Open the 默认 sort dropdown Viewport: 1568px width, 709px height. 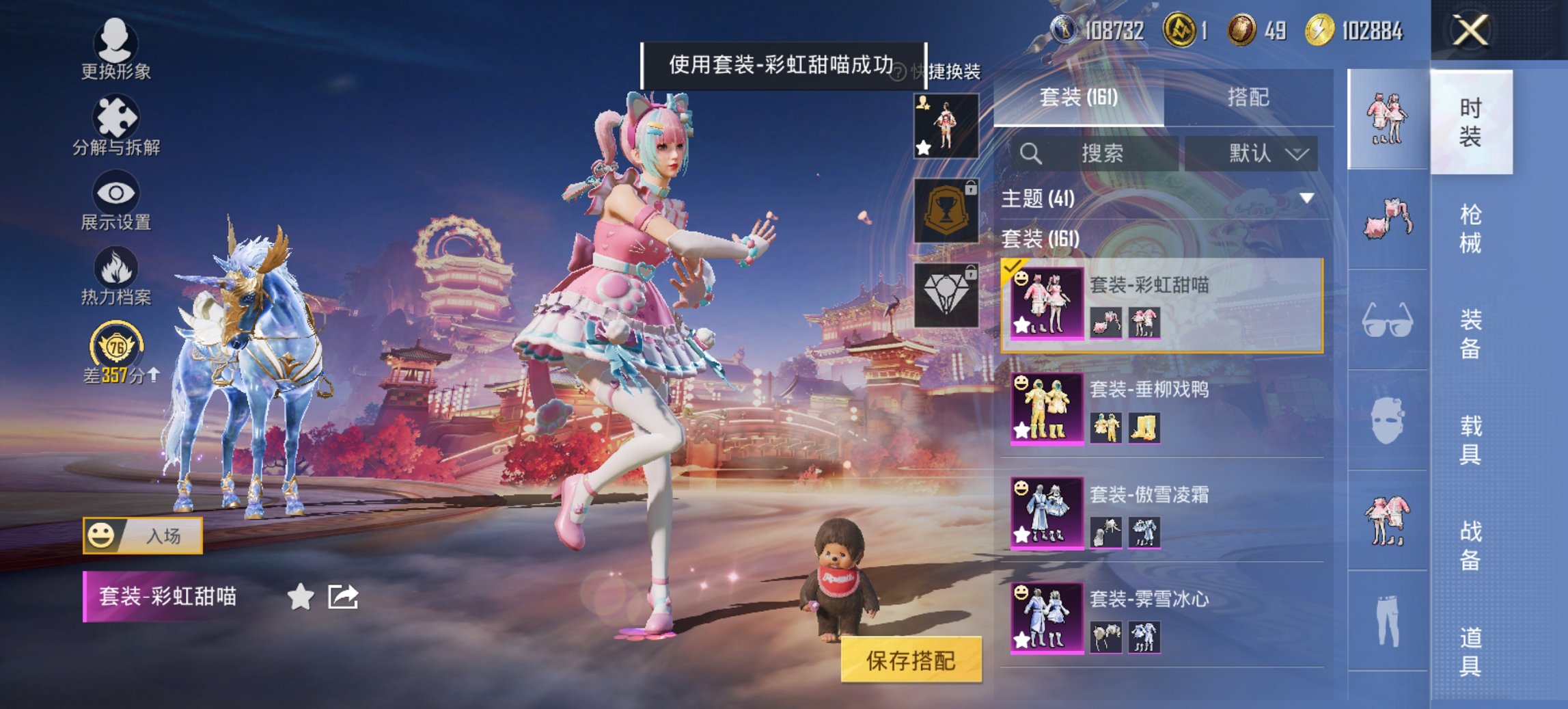tap(1261, 154)
